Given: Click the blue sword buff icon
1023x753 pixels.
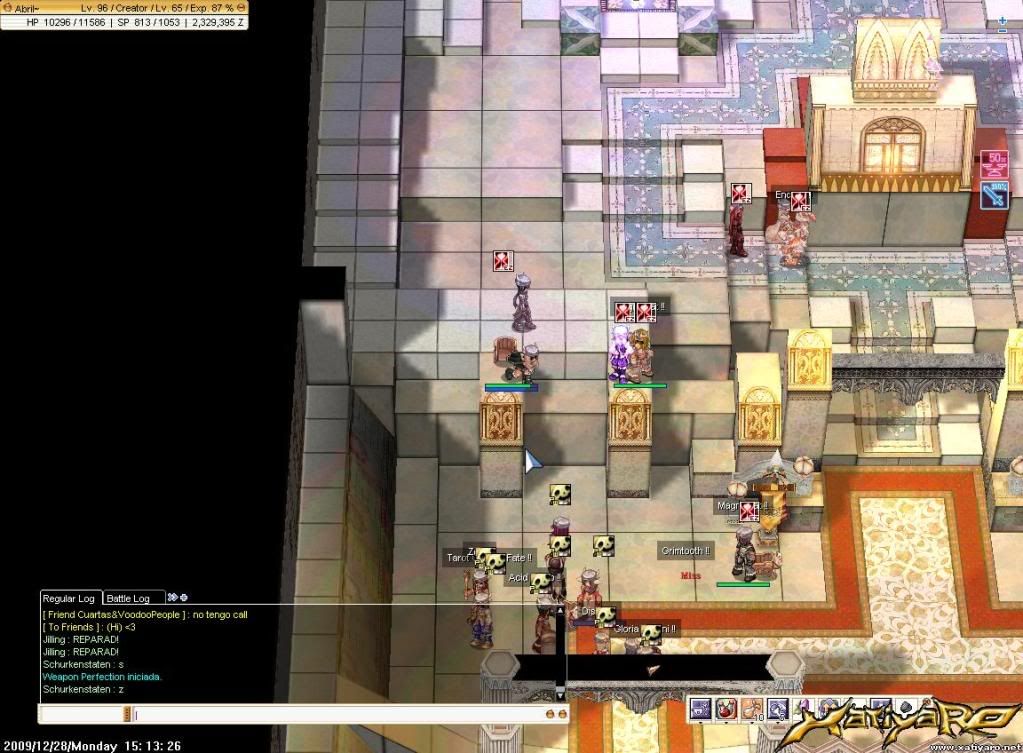Looking at the screenshot, I should pyautogui.click(x=995, y=195).
